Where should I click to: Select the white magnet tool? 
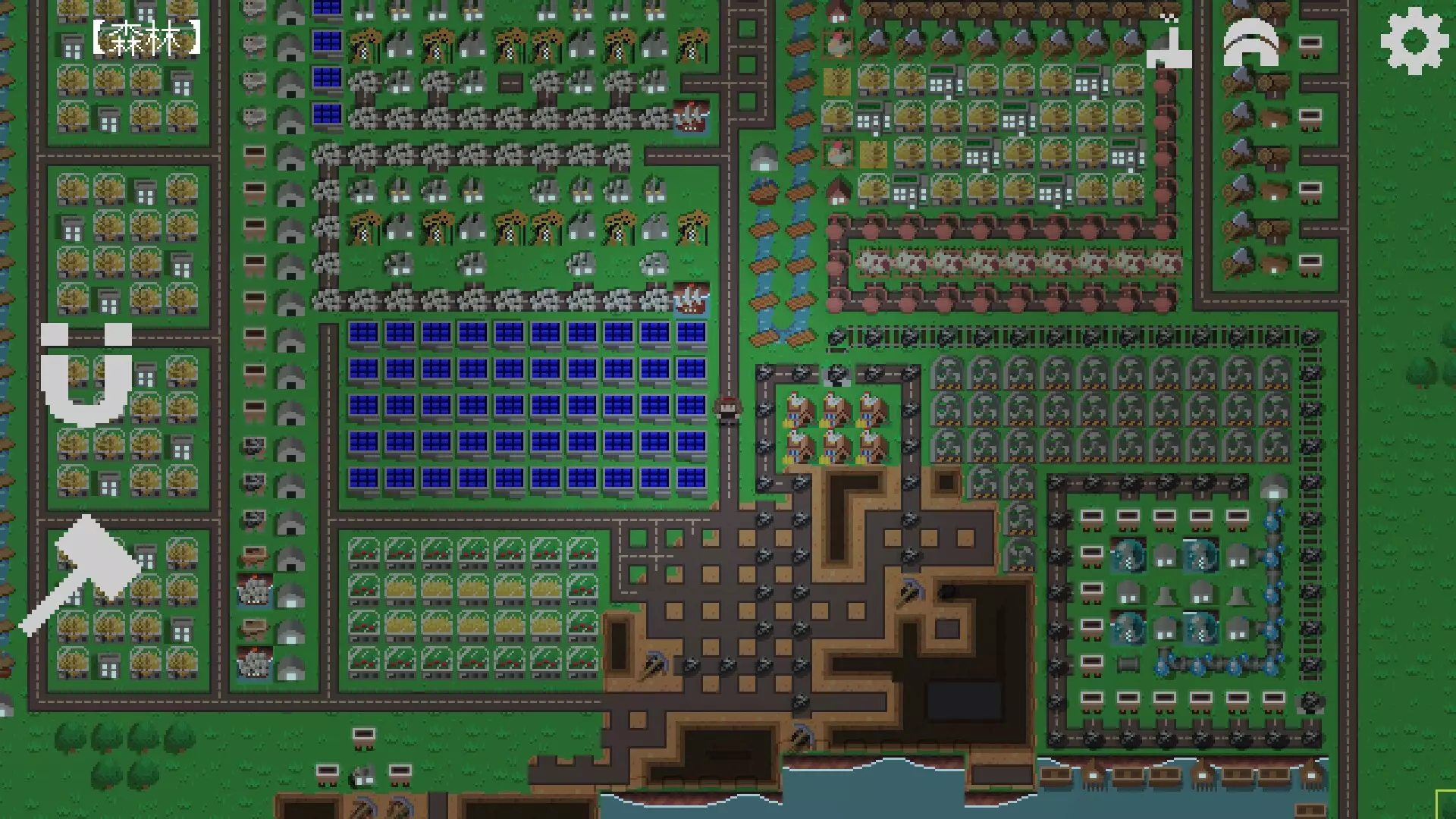point(82,387)
